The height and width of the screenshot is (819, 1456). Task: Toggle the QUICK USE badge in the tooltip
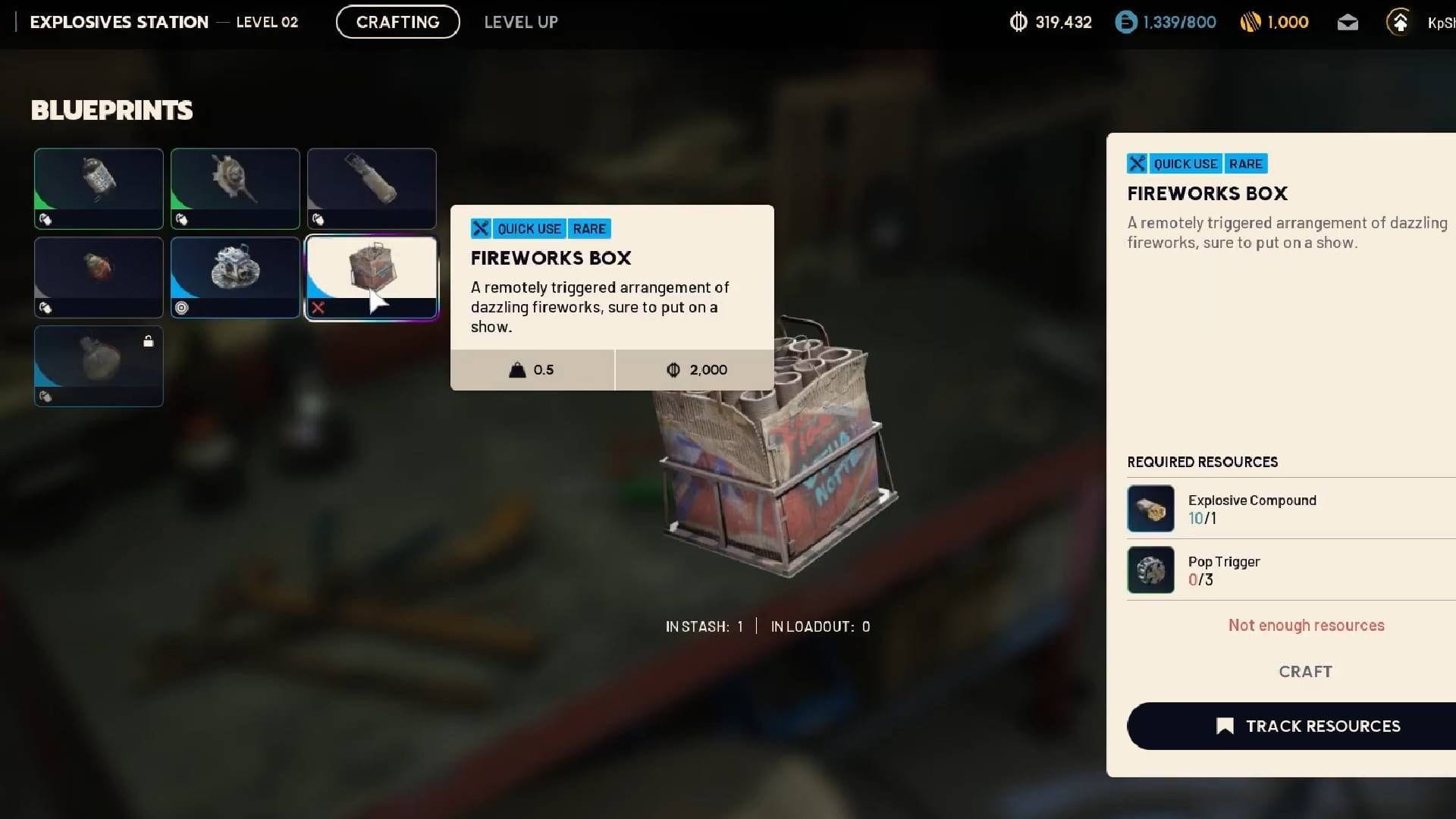click(x=529, y=228)
